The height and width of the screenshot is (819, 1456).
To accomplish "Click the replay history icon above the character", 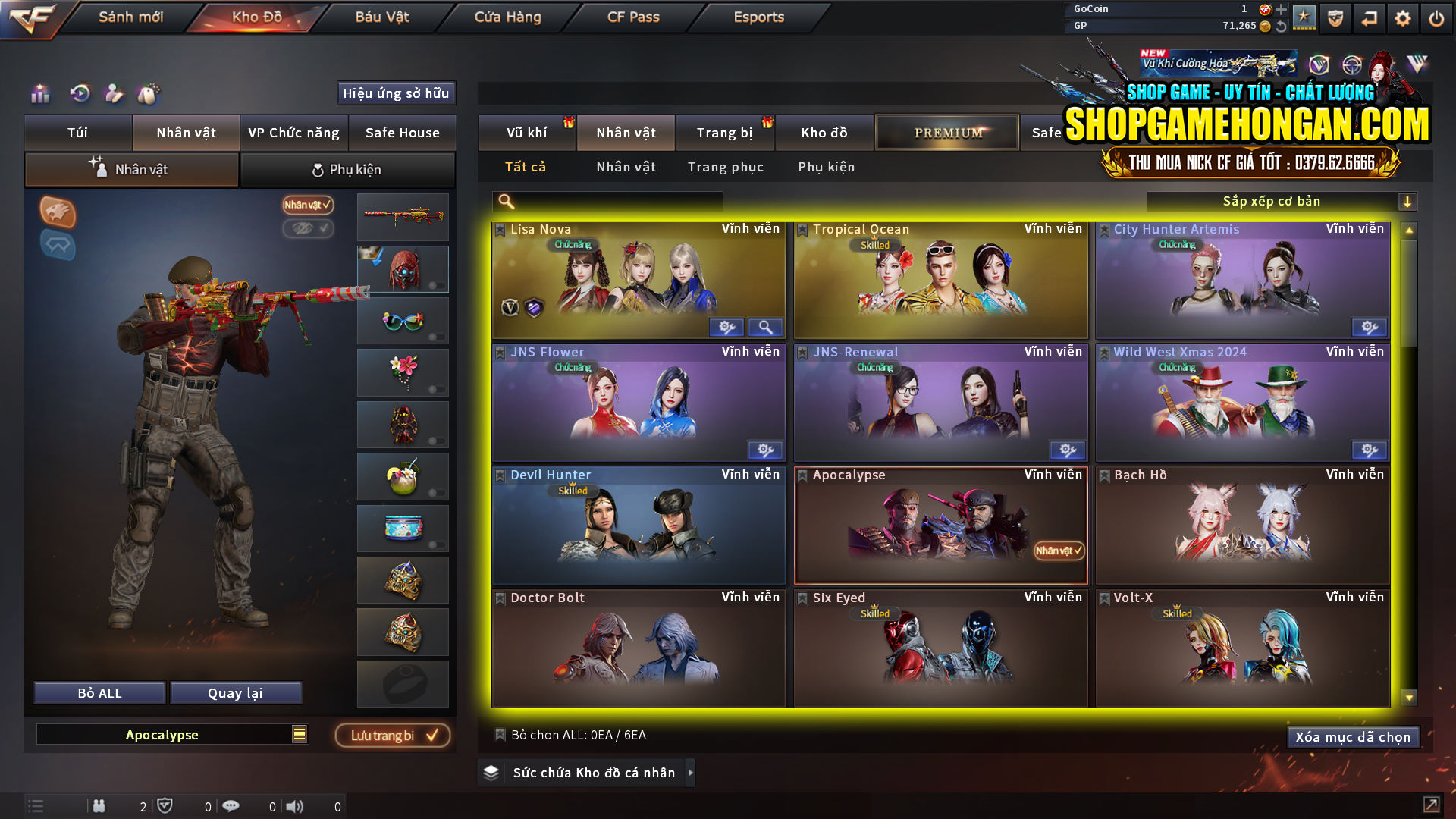I will pos(79,94).
